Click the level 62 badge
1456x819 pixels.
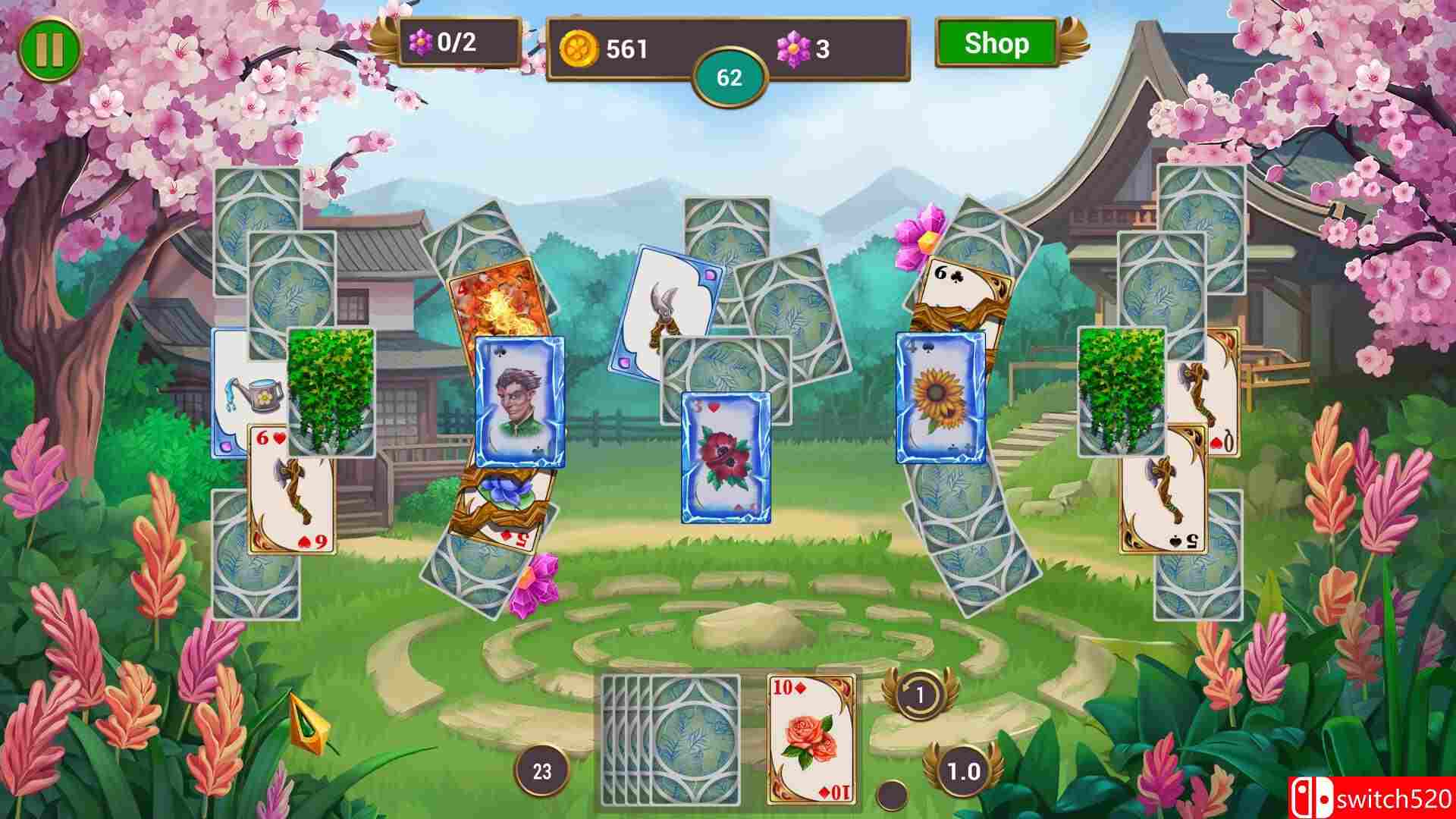pos(728,76)
